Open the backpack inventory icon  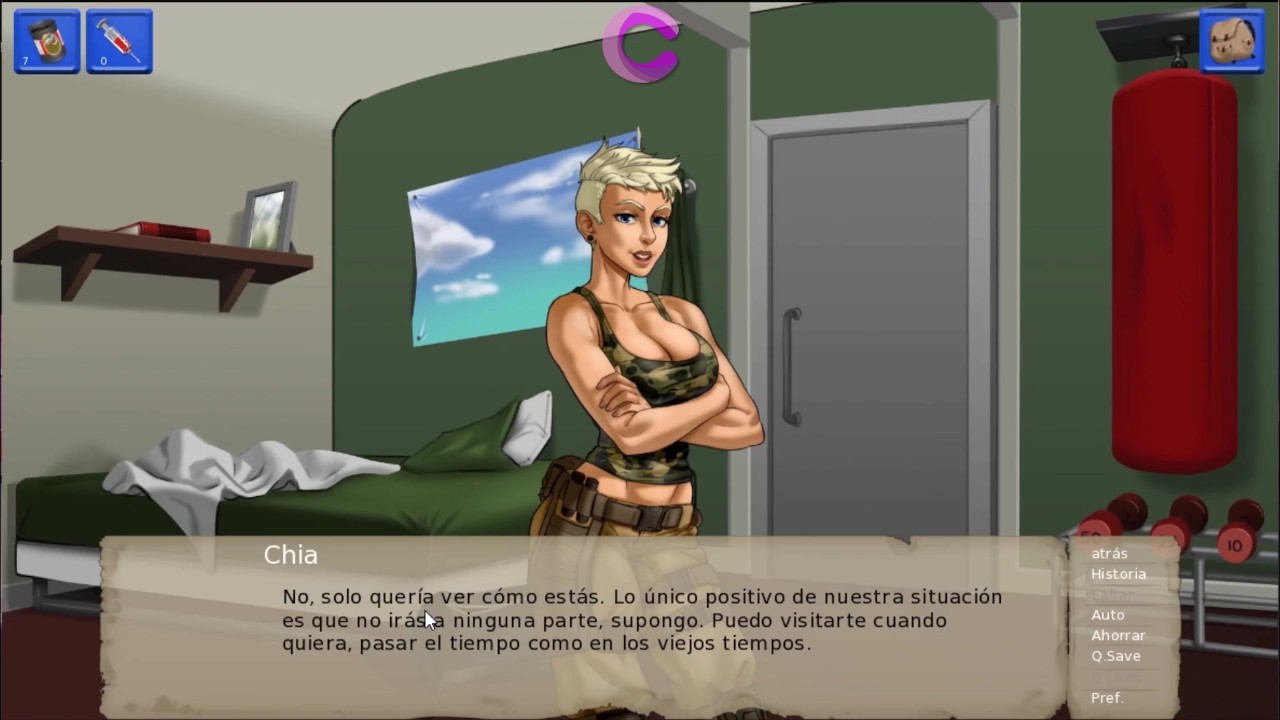point(1231,41)
